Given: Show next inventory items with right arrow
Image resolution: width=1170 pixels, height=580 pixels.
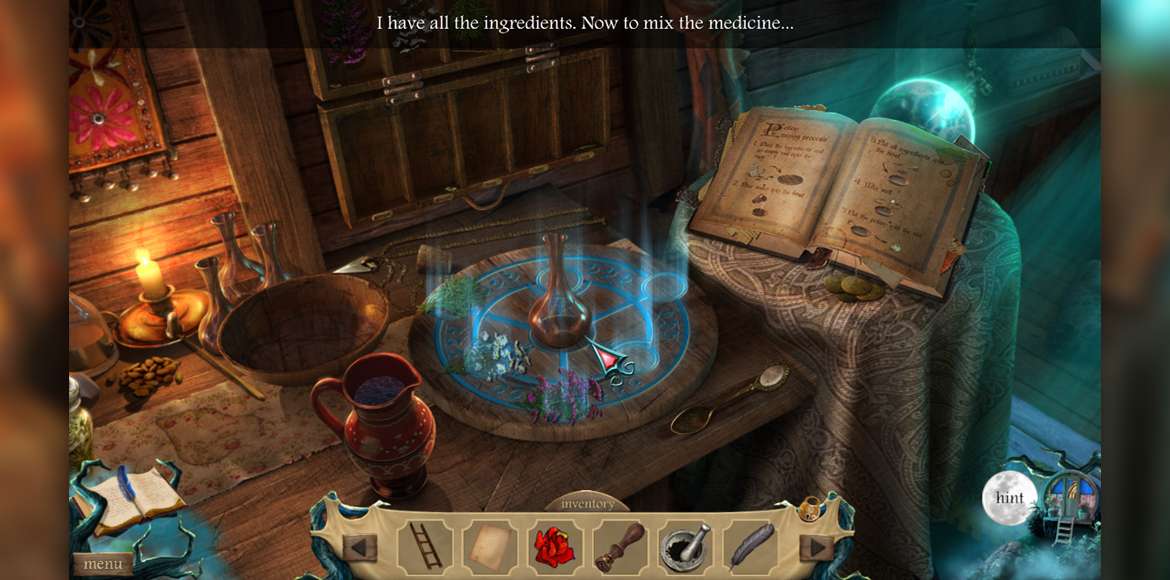Looking at the screenshot, I should pos(818,548).
